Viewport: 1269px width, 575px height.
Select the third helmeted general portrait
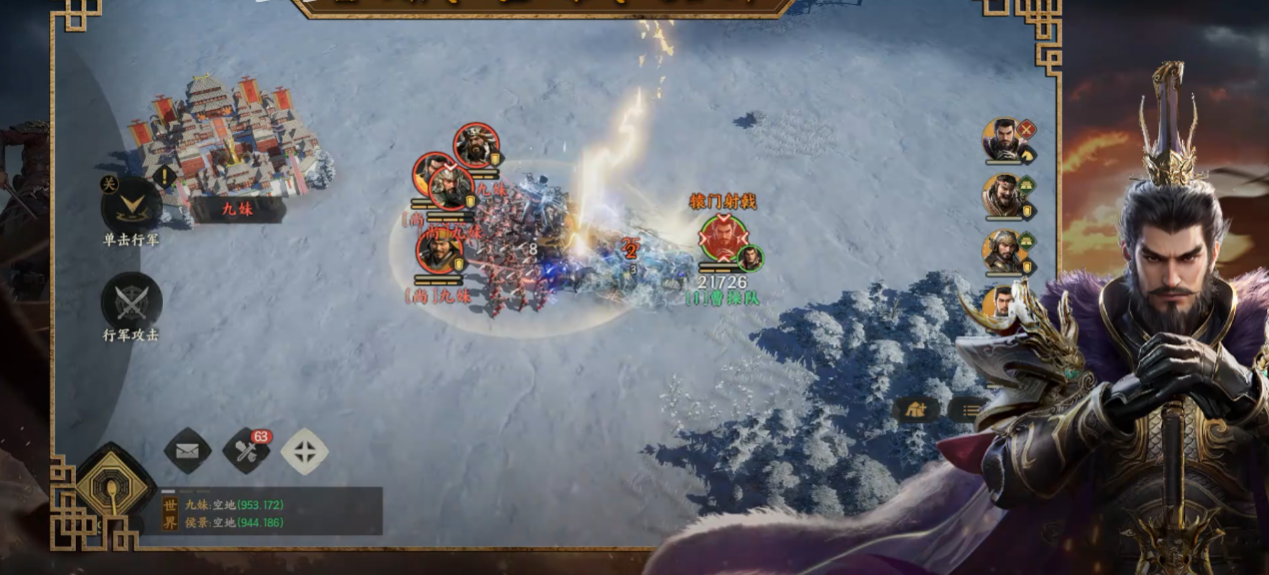[x=1005, y=251]
